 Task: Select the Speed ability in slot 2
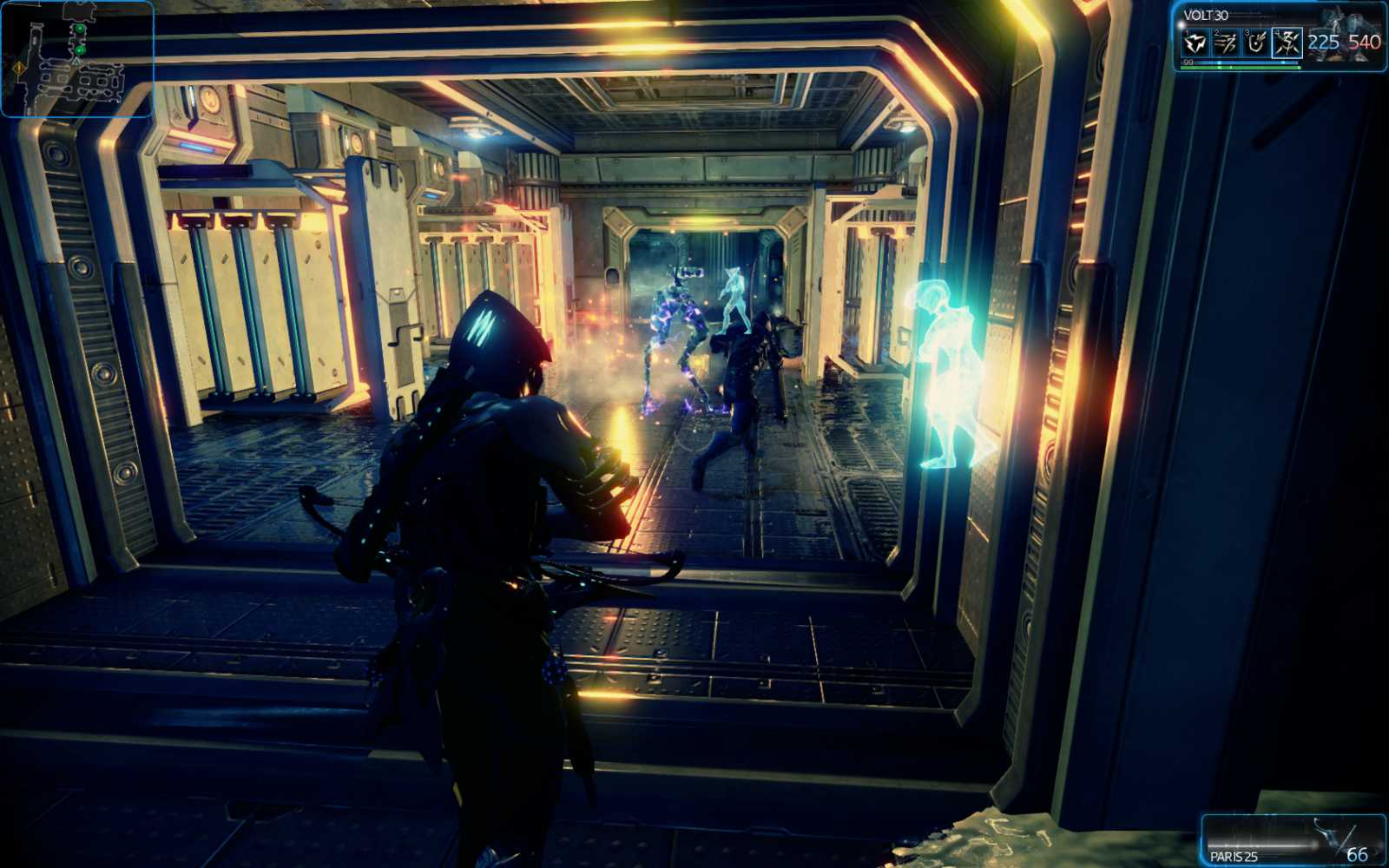(x=1226, y=43)
